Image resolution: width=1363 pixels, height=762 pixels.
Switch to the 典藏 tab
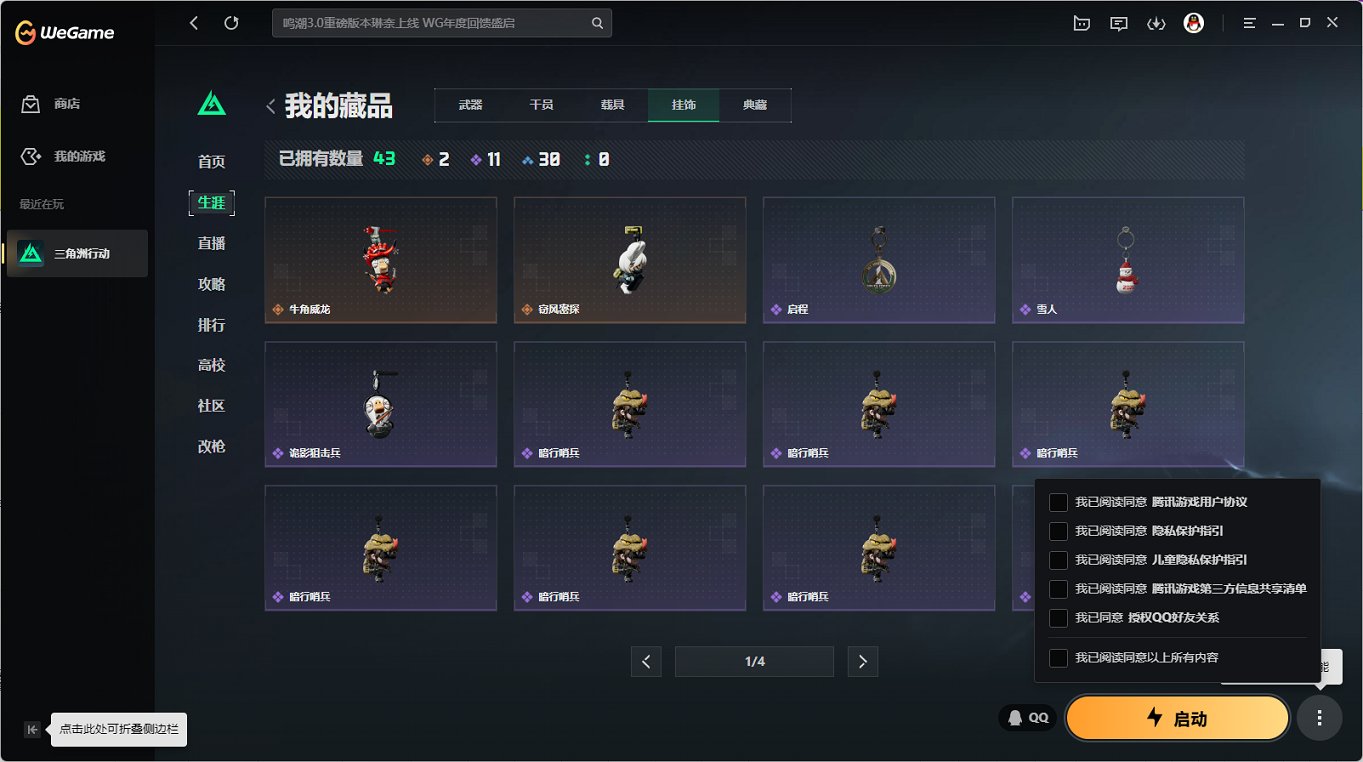click(x=755, y=103)
